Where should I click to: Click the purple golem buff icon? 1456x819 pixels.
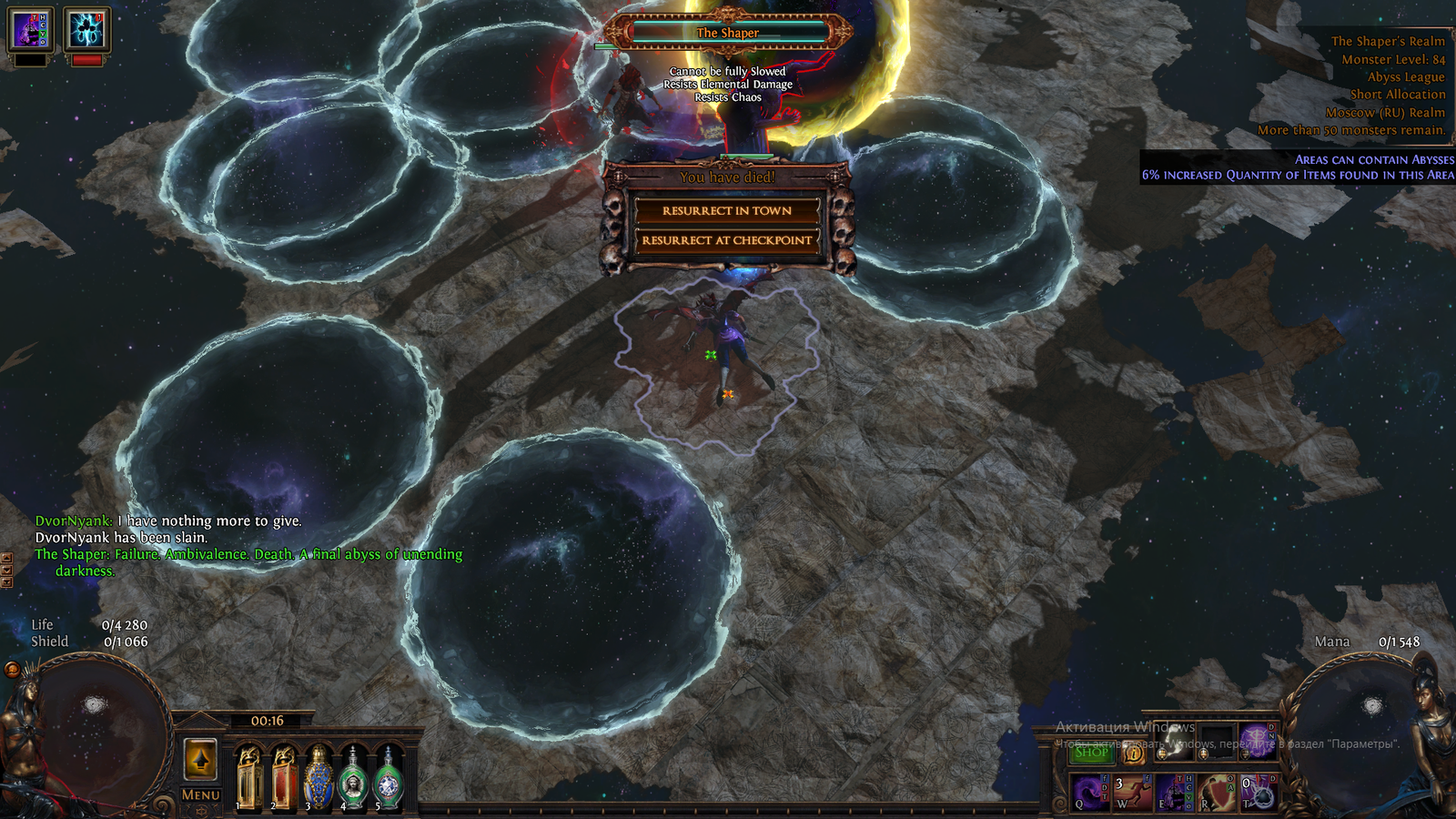tap(30, 30)
